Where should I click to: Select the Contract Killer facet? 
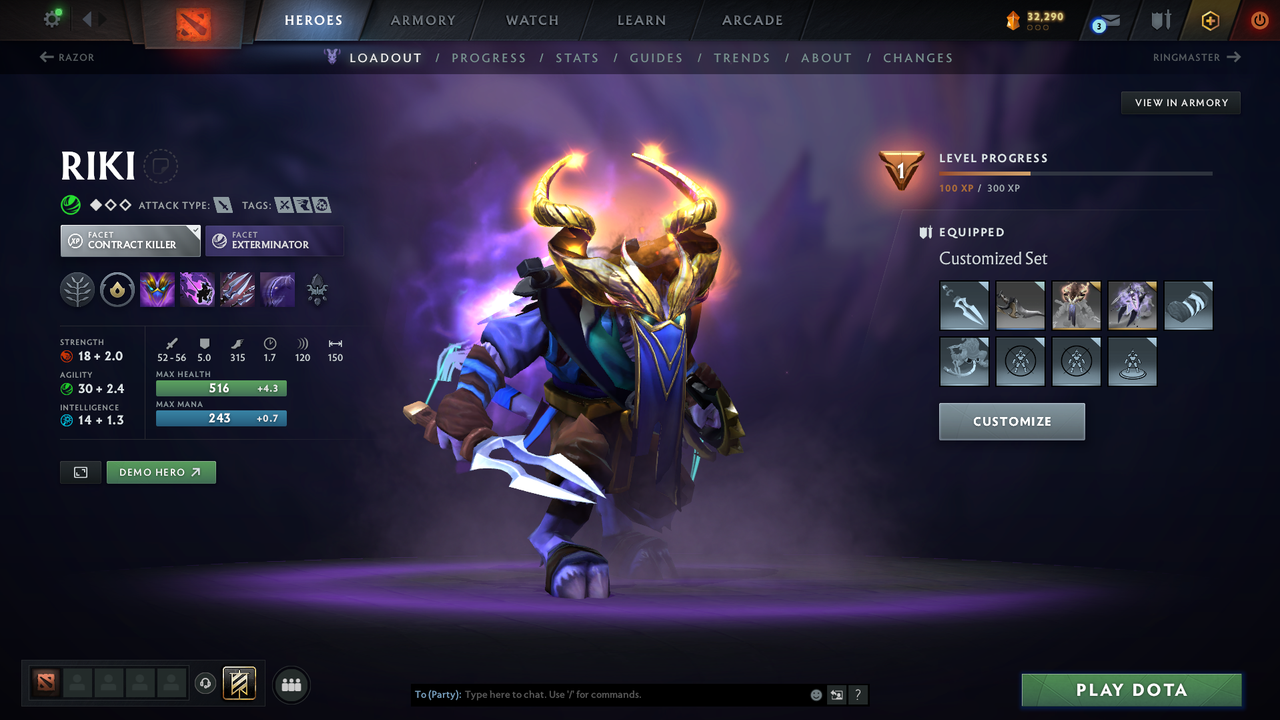pos(130,240)
